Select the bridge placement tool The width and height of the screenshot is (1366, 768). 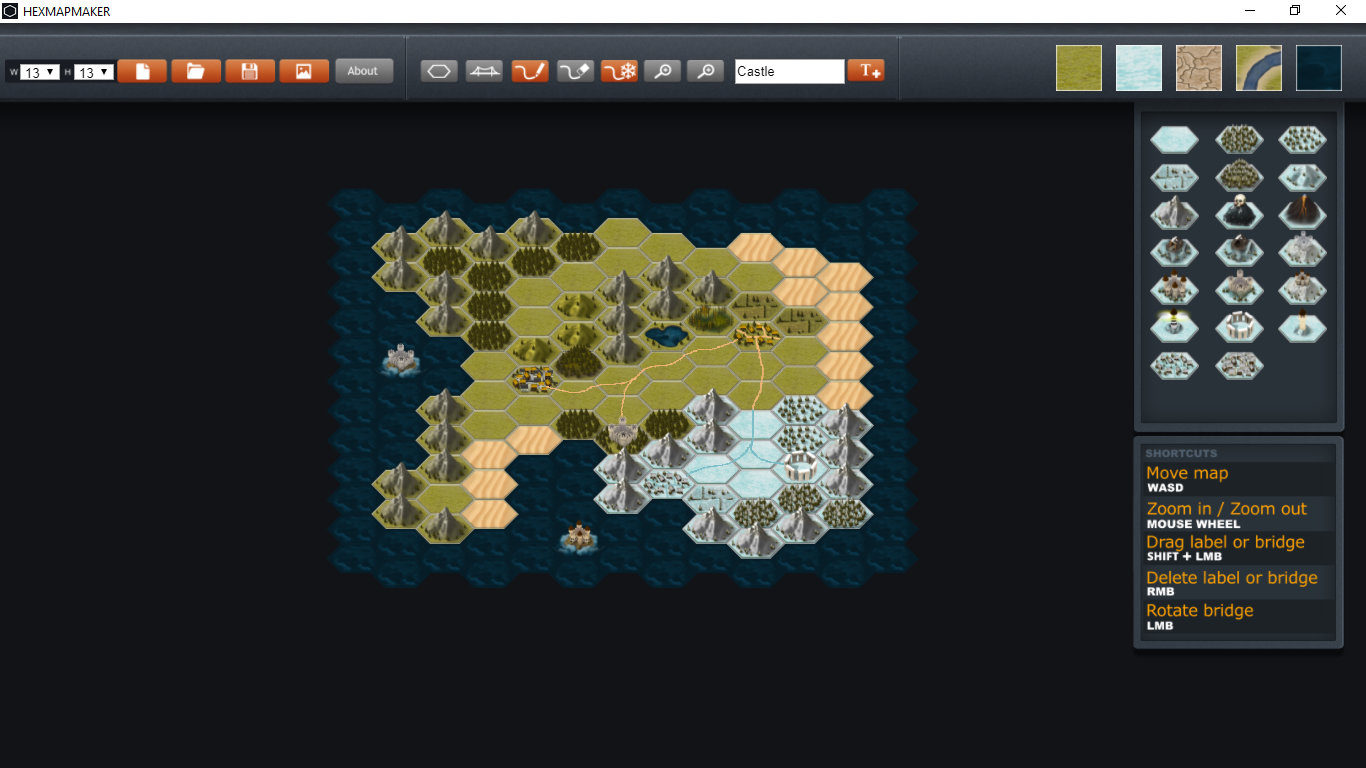tap(483, 70)
